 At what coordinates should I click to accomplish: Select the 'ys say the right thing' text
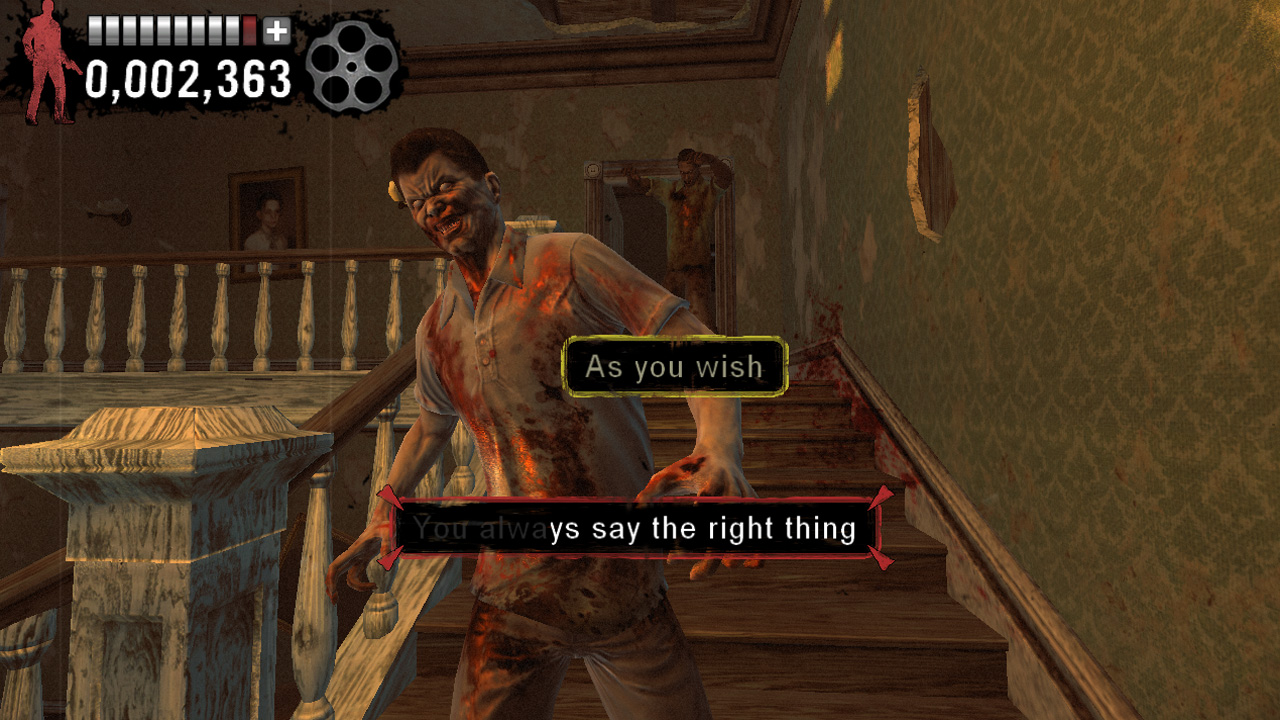(700, 528)
